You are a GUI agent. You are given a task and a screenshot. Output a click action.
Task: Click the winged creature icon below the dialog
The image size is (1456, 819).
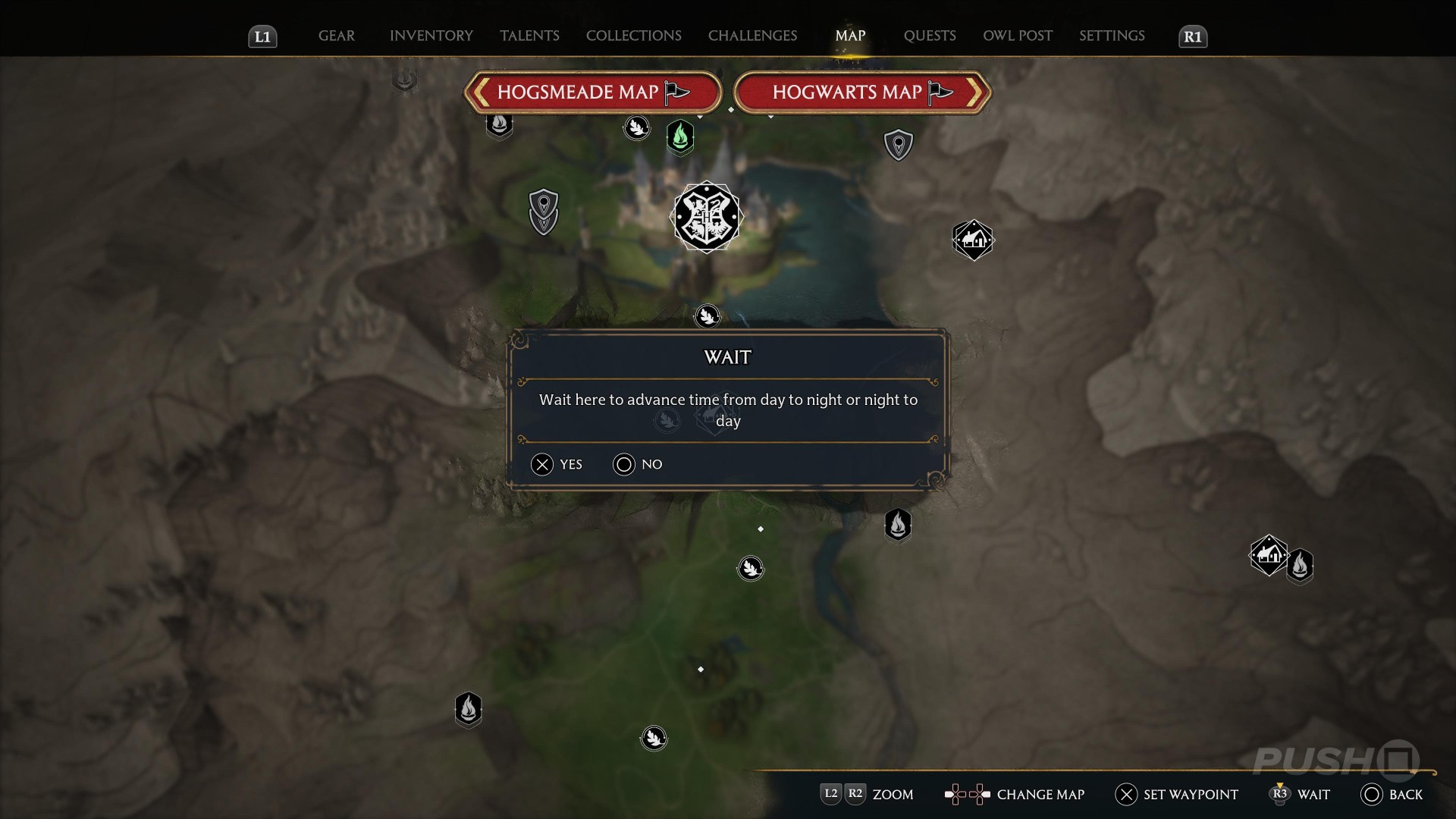(x=750, y=568)
